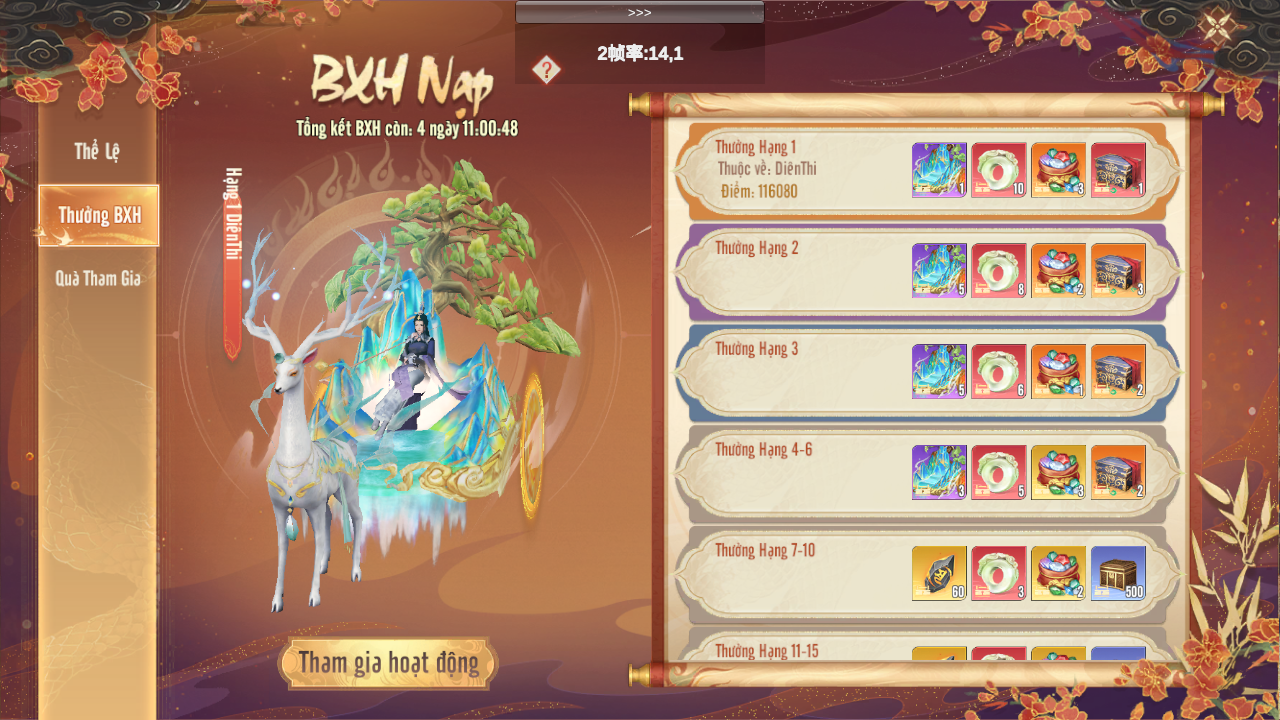This screenshot has height=720, width=1280.
Task: Switch to the Quà Tham Gia tab
Action: (98, 279)
